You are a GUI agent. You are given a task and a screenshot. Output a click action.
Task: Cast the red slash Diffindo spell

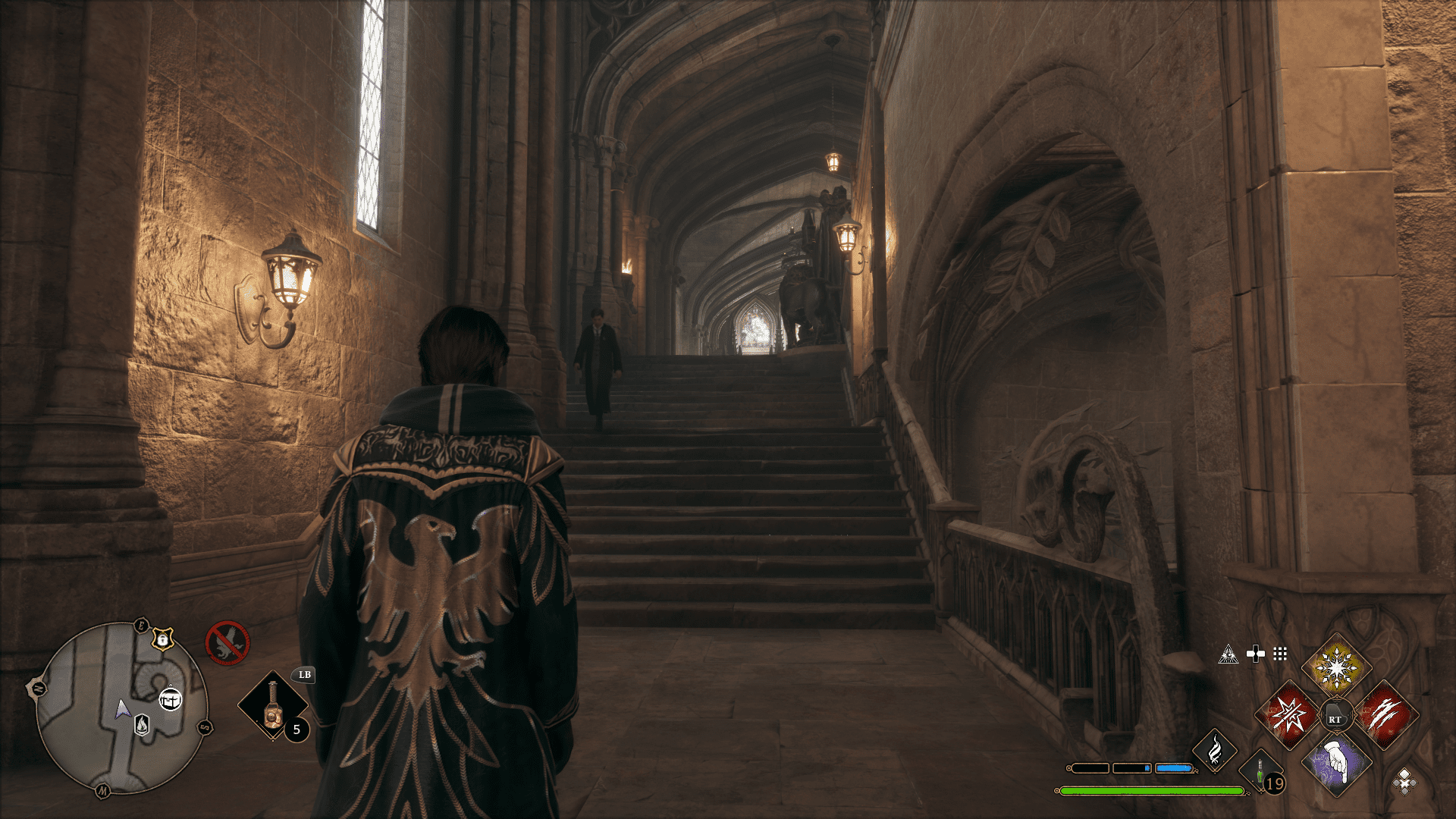click(x=1384, y=715)
